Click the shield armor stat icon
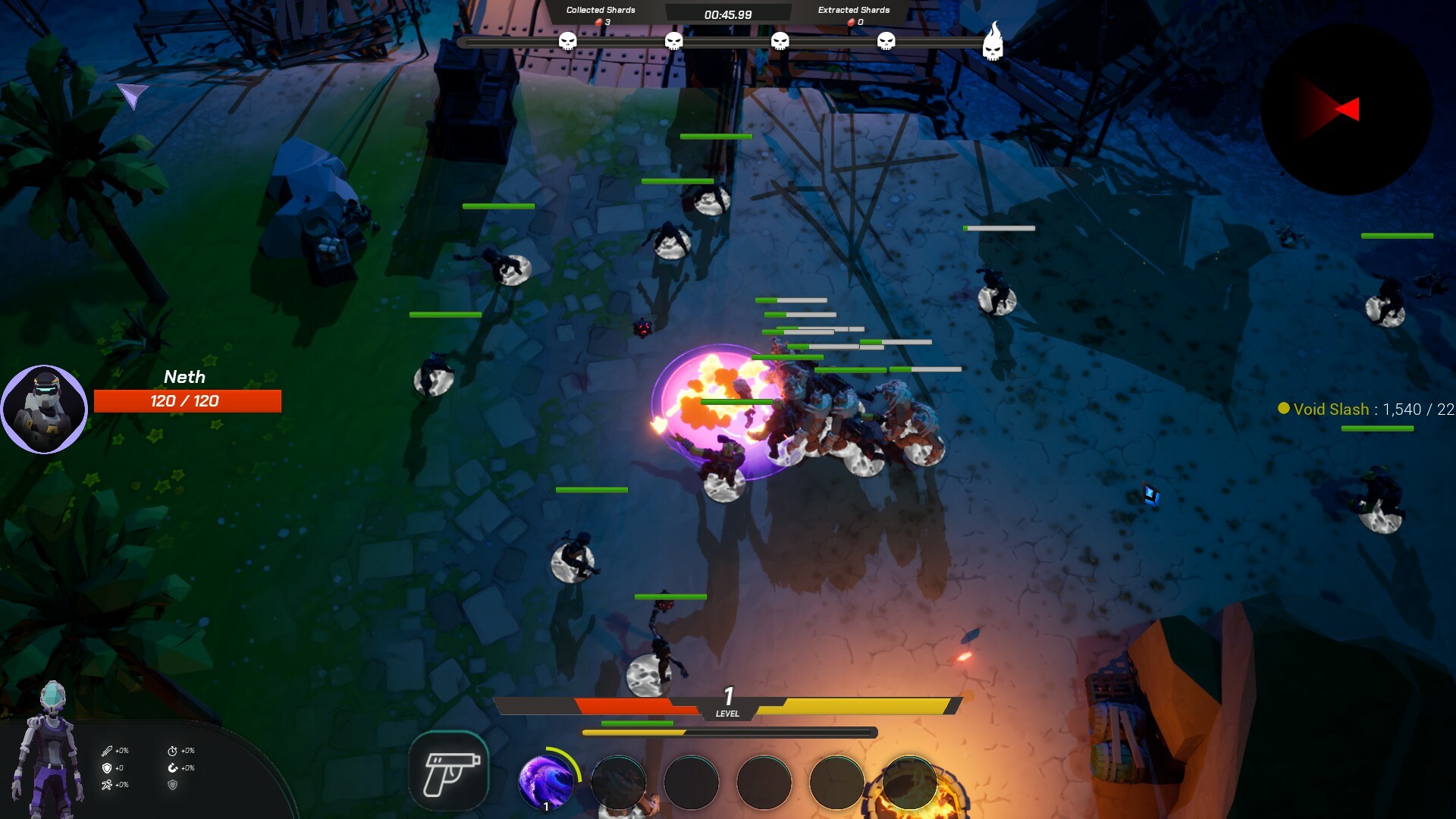 point(106,768)
